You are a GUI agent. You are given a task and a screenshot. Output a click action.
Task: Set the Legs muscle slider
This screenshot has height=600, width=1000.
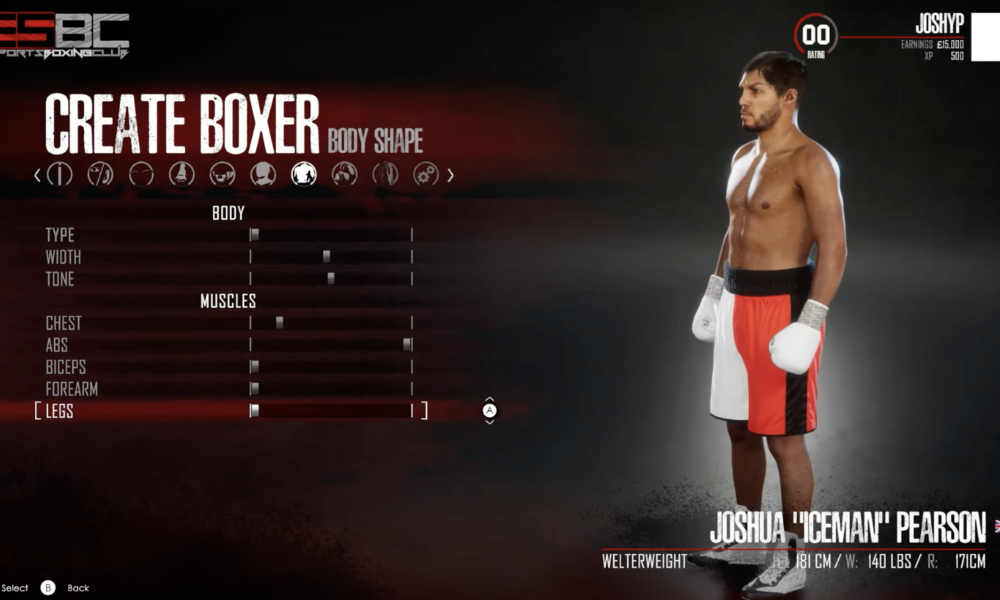tap(255, 411)
